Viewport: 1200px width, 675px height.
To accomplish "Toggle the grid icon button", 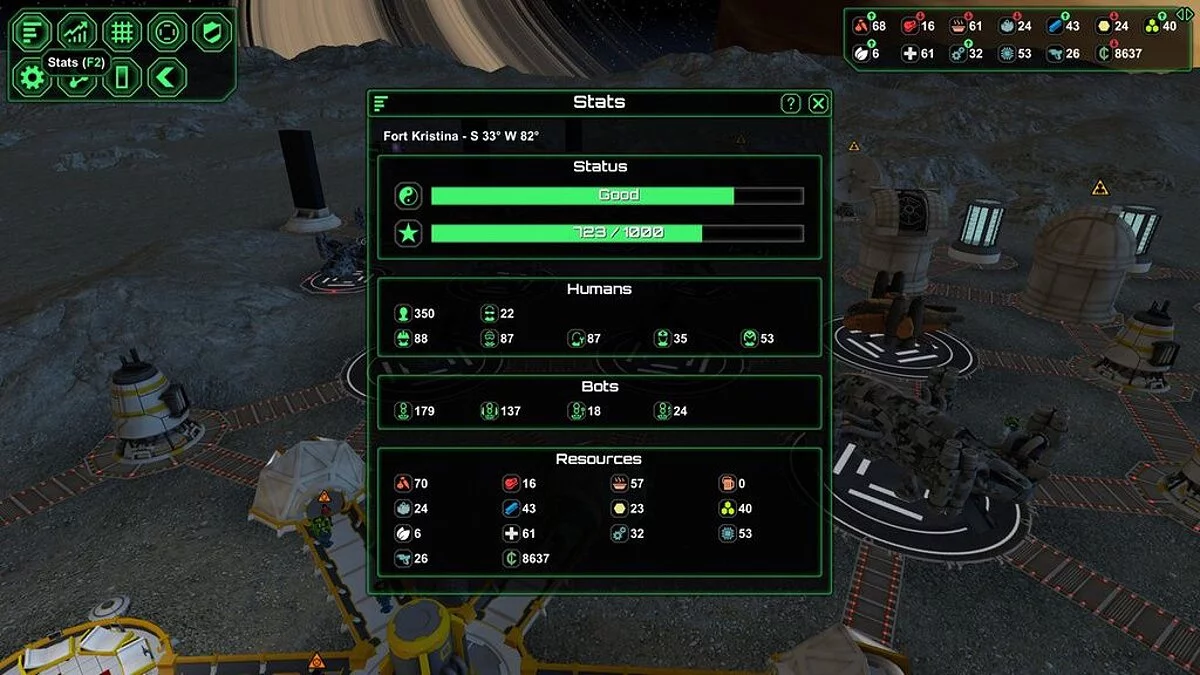I will pos(122,32).
